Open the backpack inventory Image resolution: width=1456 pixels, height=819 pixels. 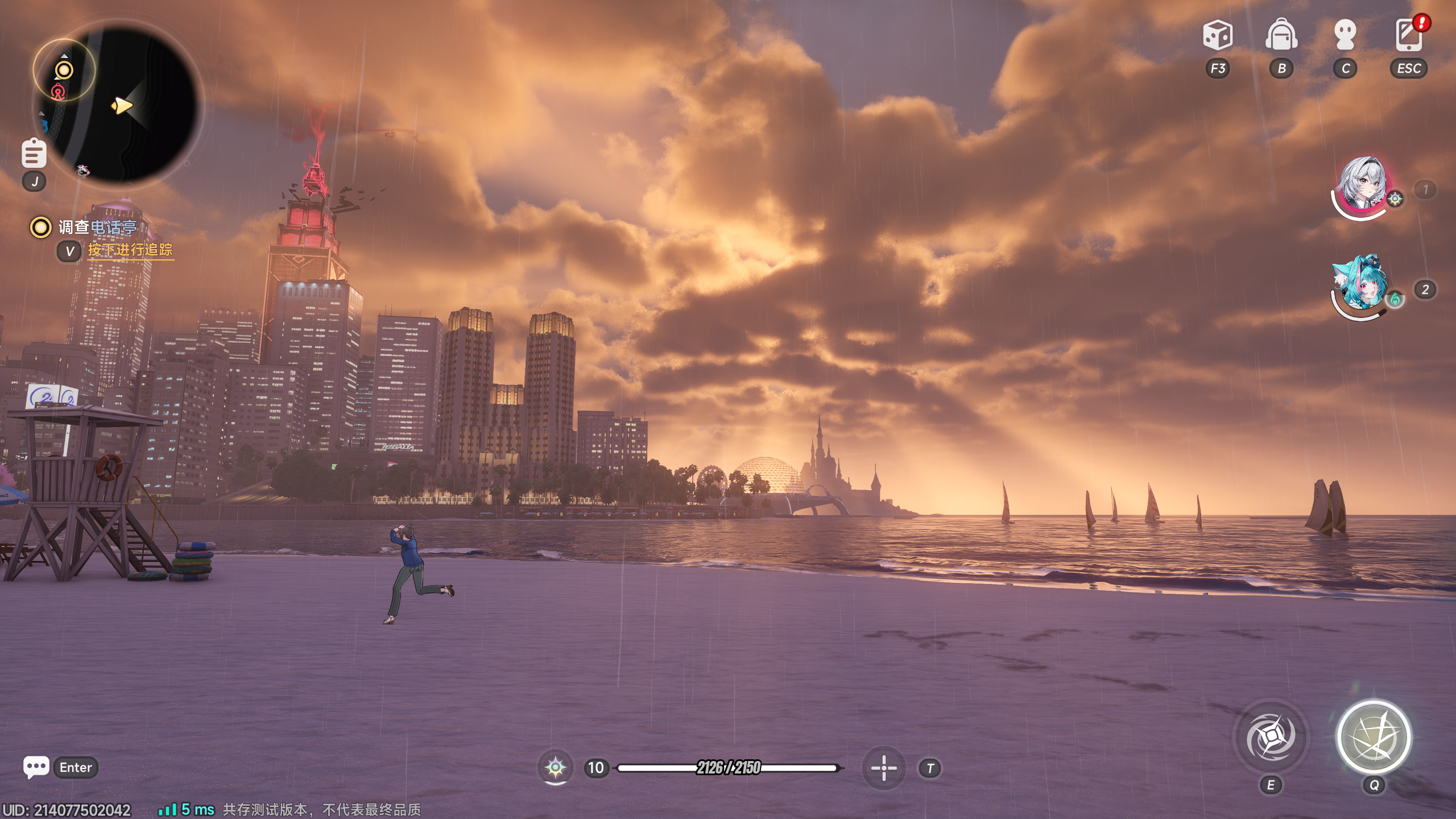click(1281, 35)
